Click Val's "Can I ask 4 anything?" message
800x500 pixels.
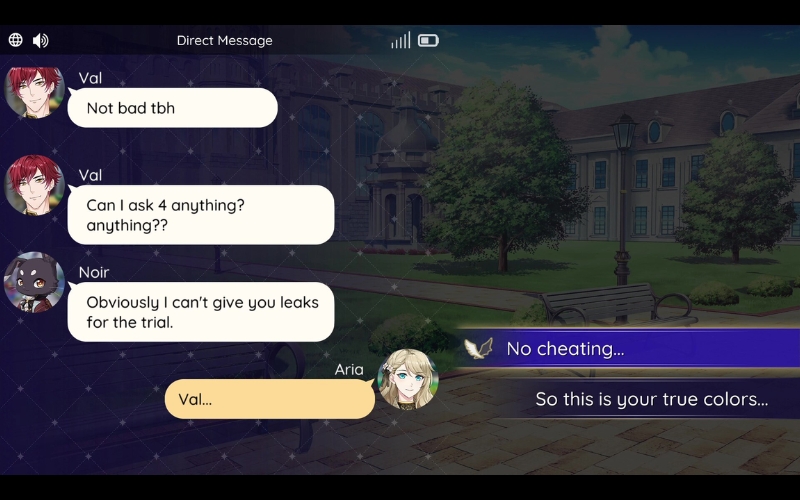coord(200,214)
